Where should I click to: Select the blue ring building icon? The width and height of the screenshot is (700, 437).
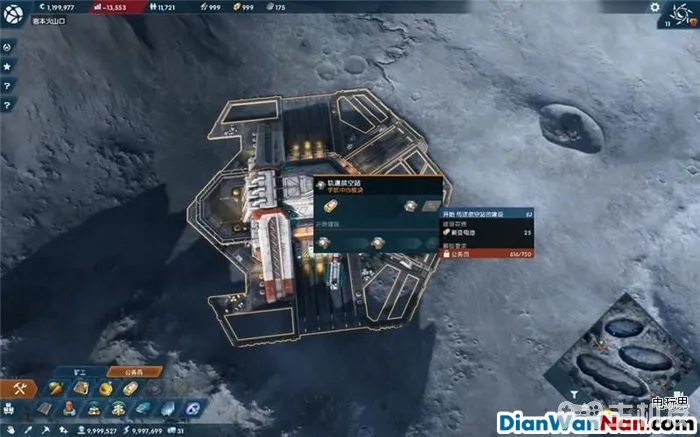[192, 408]
